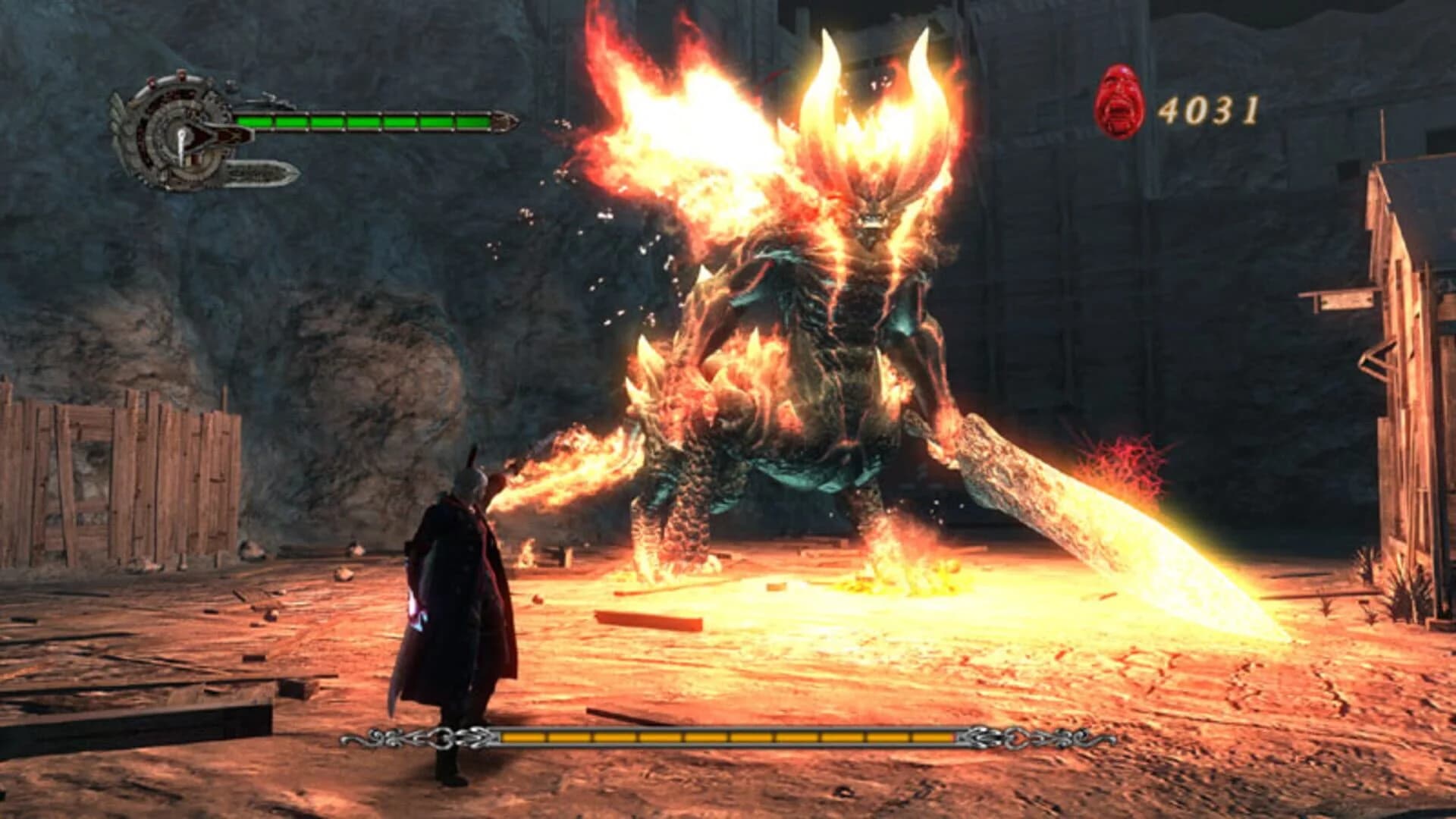Click the first green segment of the health bar
Image resolution: width=1456 pixels, height=819 pixels.
254,123
